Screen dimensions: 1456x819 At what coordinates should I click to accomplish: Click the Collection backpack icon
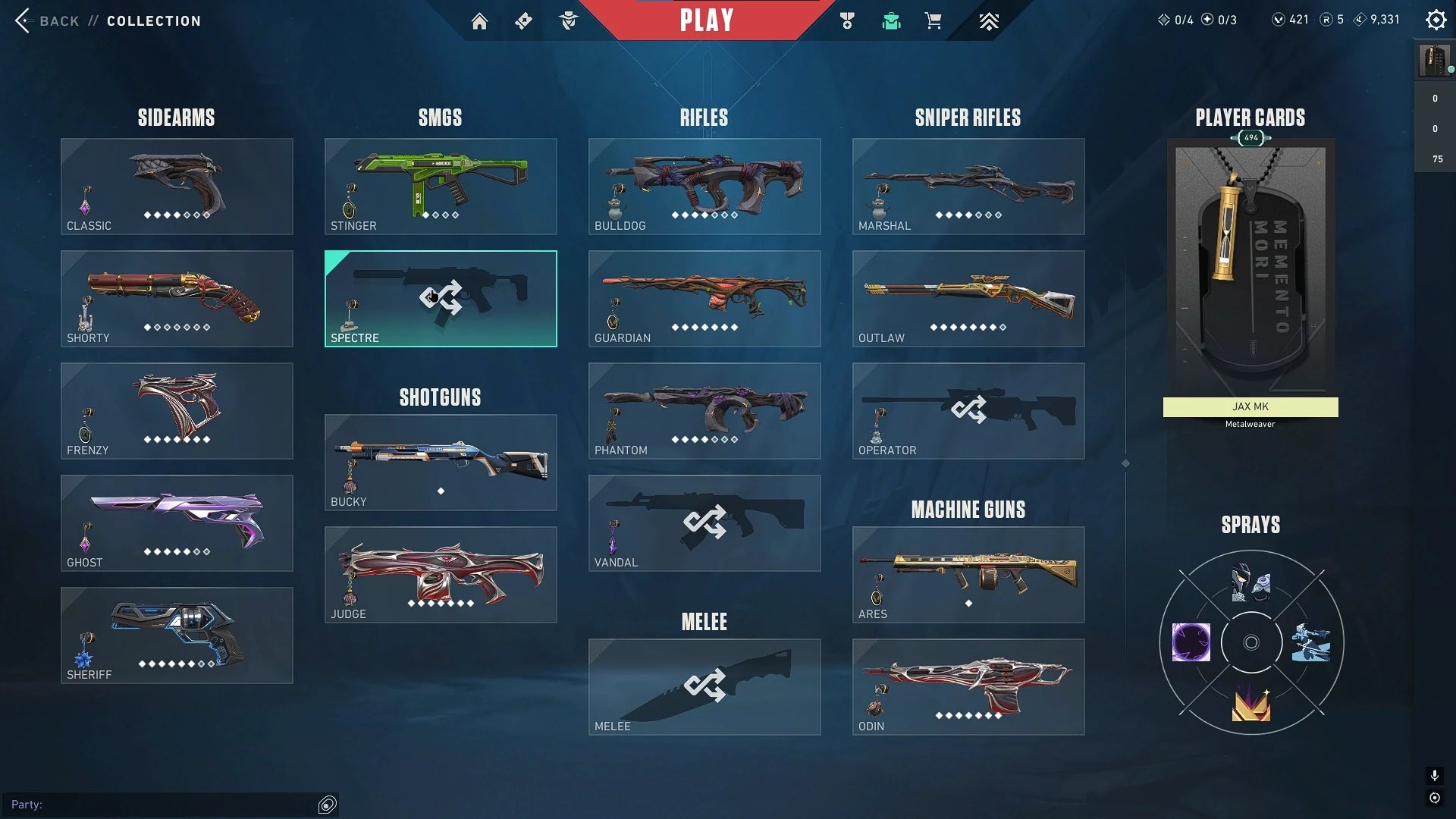[891, 20]
